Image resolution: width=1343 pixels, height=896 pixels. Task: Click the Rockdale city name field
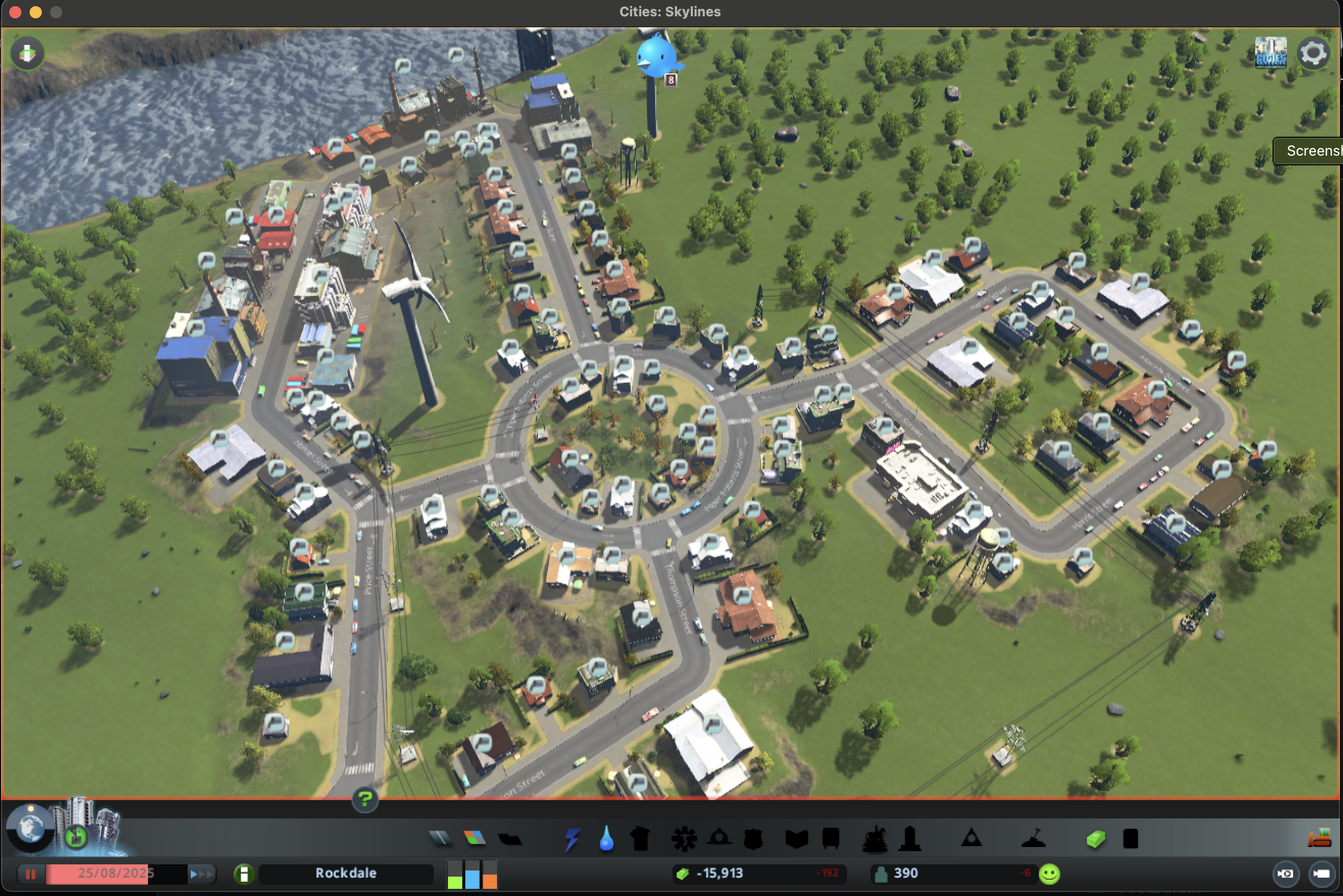click(x=345, y=874)
